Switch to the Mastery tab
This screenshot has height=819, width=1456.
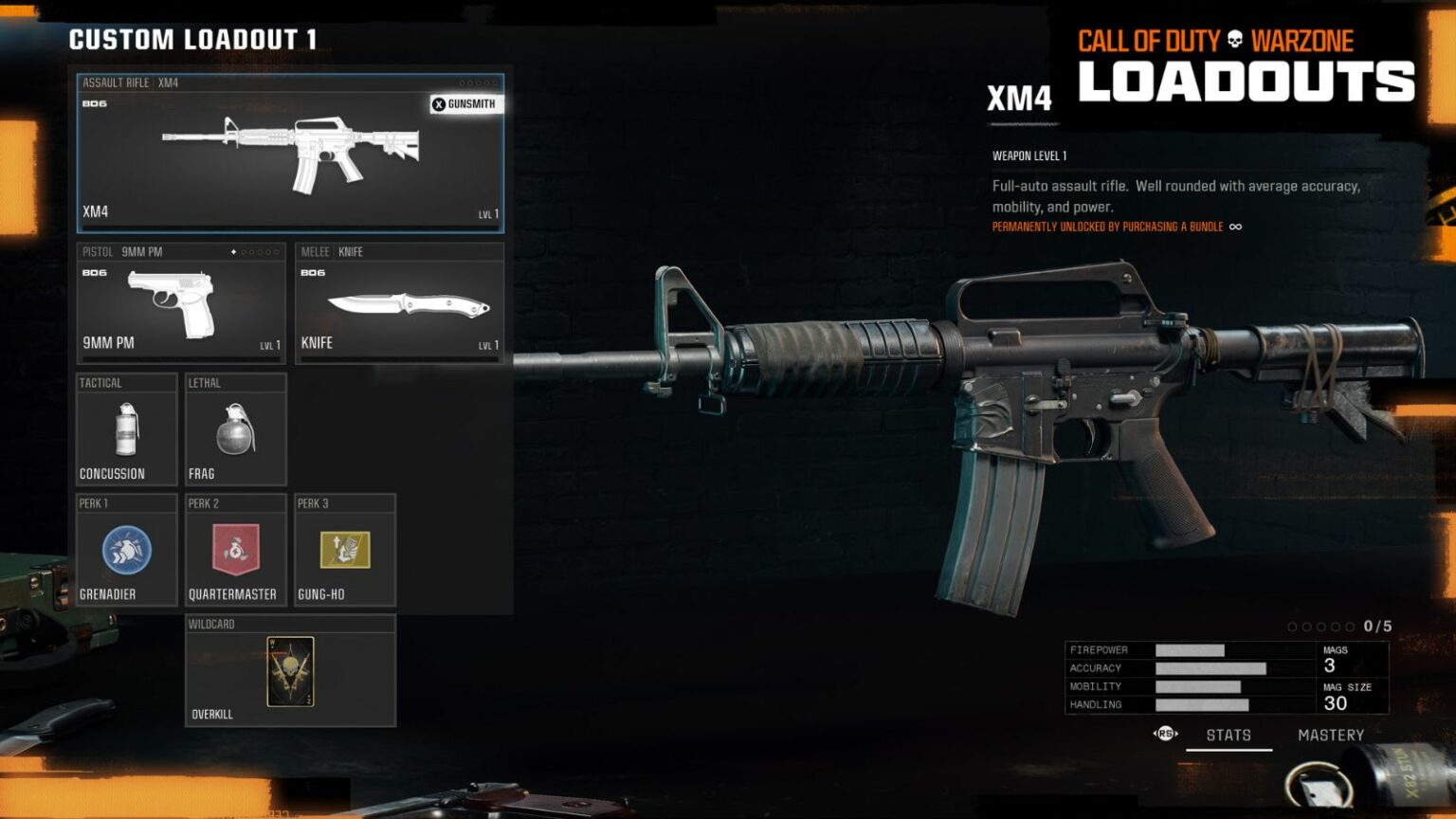tap(1331, 734)
